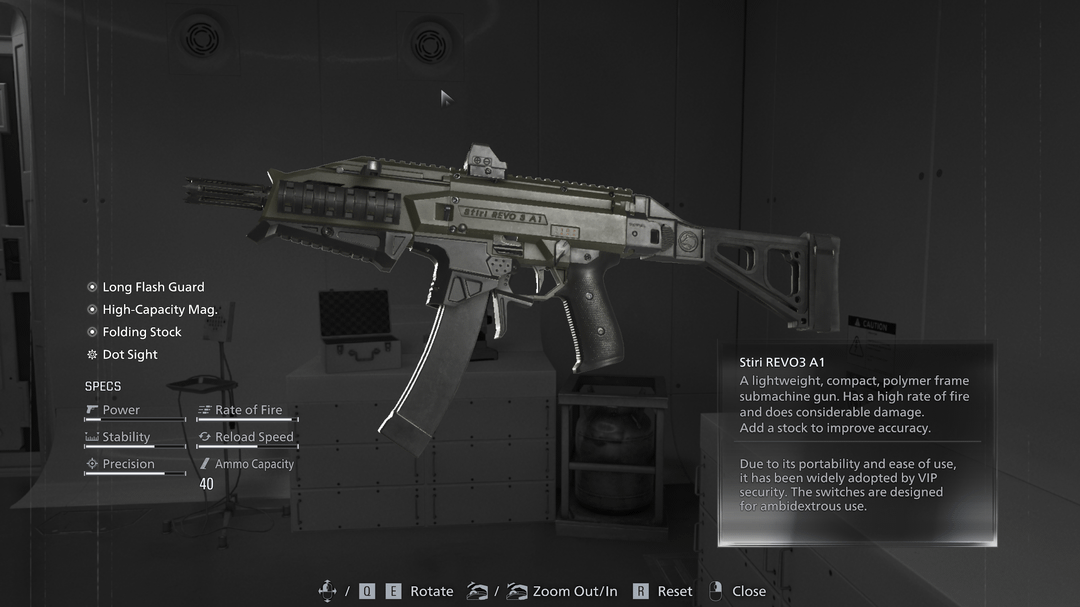Click the Folding Stock attachment entry
The height and width of the screenshot is (607, 1080).
(x=141, y=332)
